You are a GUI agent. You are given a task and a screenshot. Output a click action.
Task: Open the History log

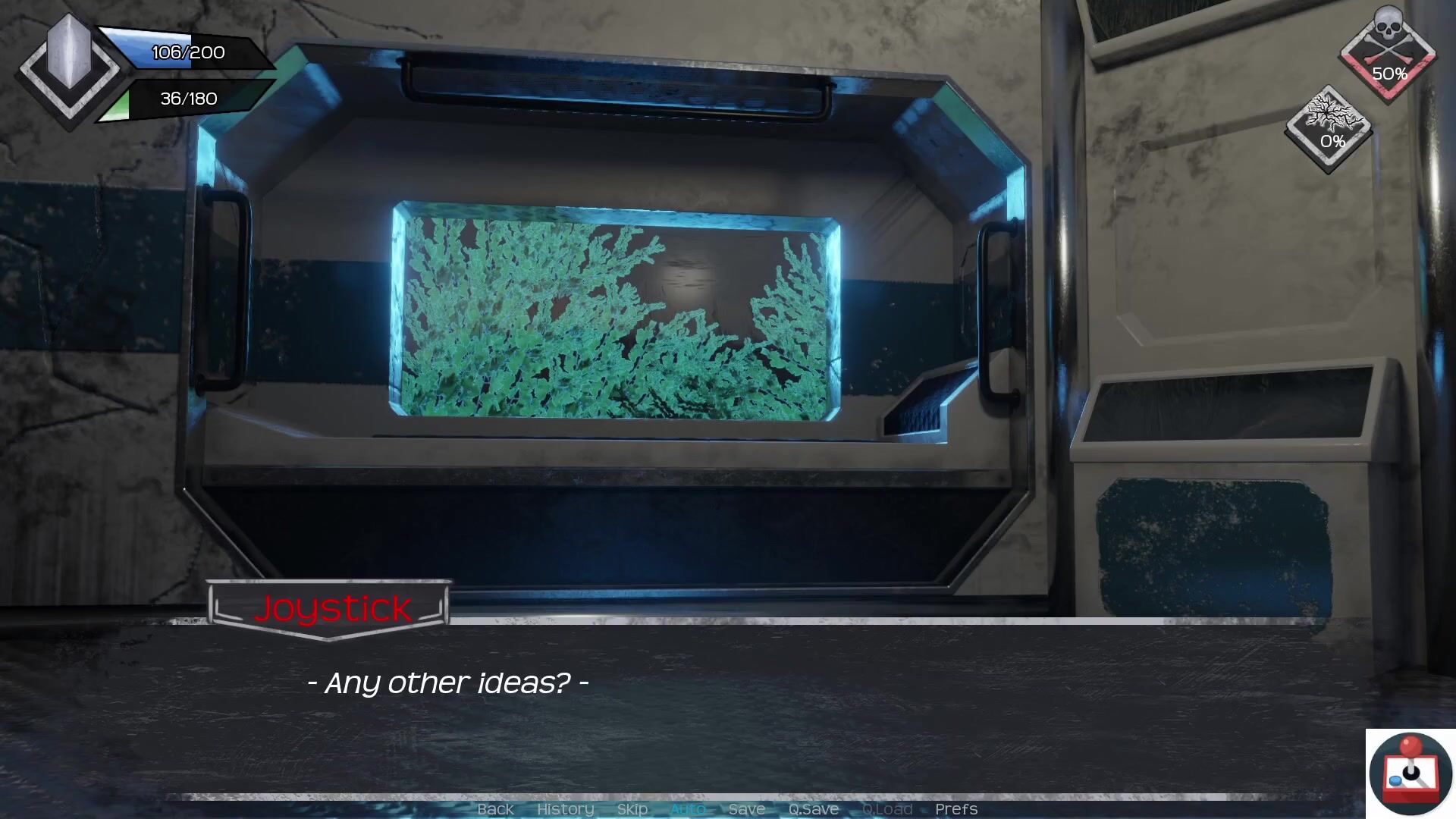pyautogui.click(x=565, y=809)
